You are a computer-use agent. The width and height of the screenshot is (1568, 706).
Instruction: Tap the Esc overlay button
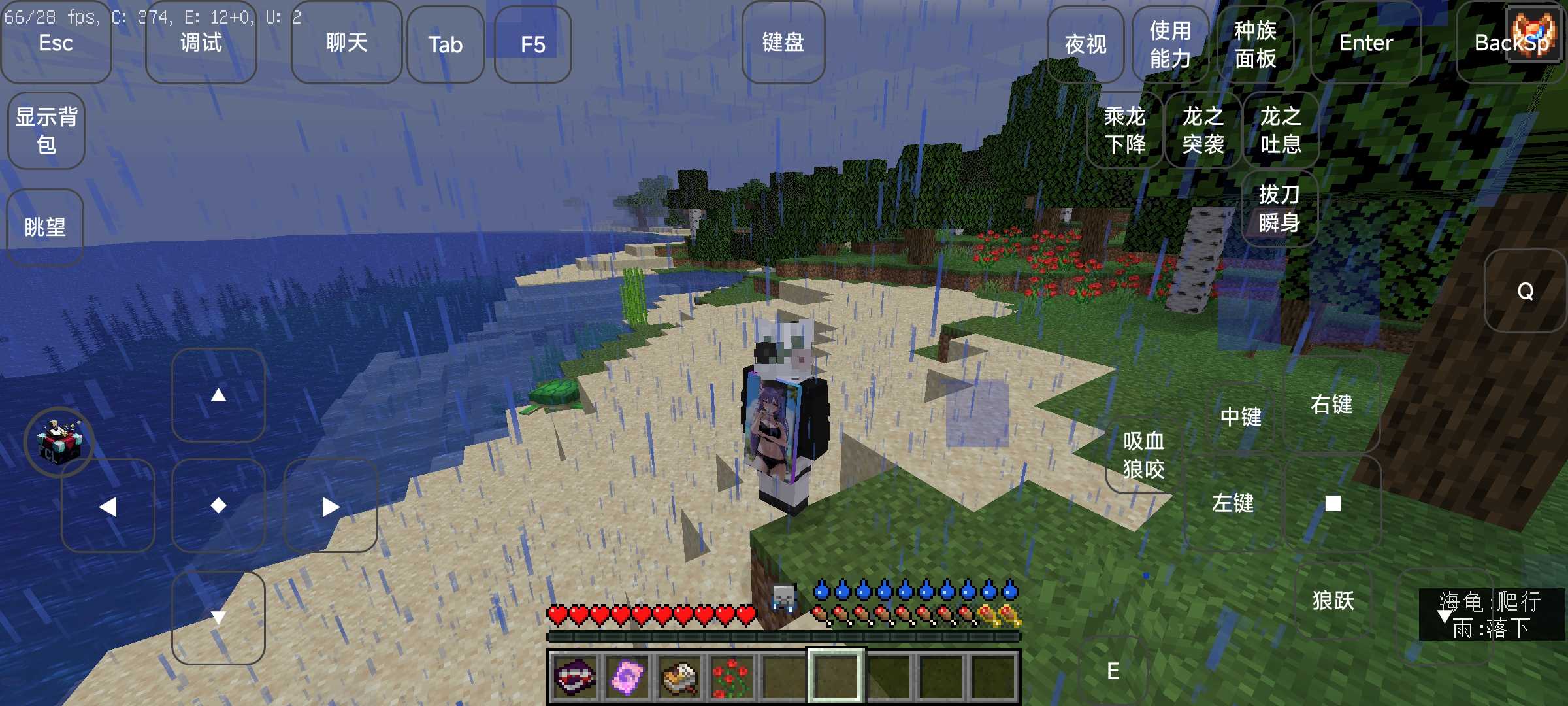(x=56, y=43)
